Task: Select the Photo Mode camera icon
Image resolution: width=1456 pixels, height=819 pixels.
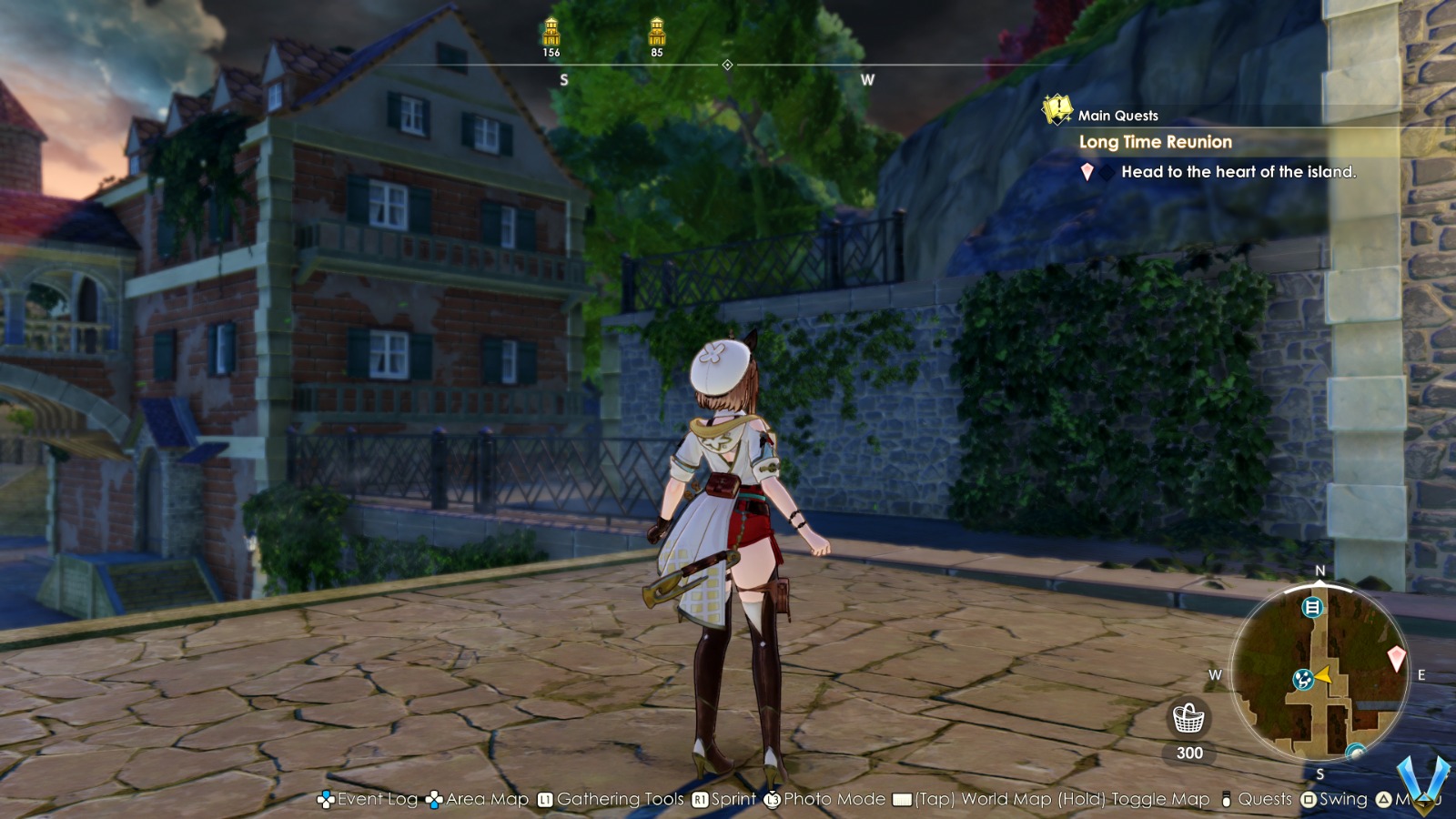Action: click(772, 800)
